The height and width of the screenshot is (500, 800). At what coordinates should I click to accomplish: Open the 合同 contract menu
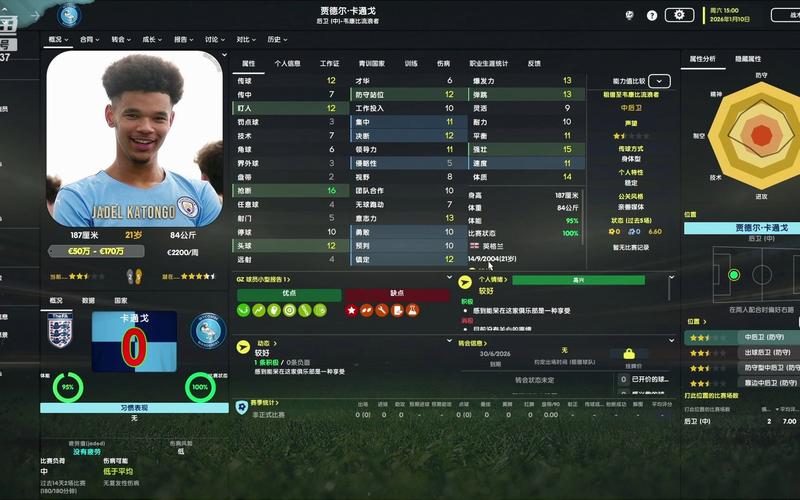tap(90, 40)
